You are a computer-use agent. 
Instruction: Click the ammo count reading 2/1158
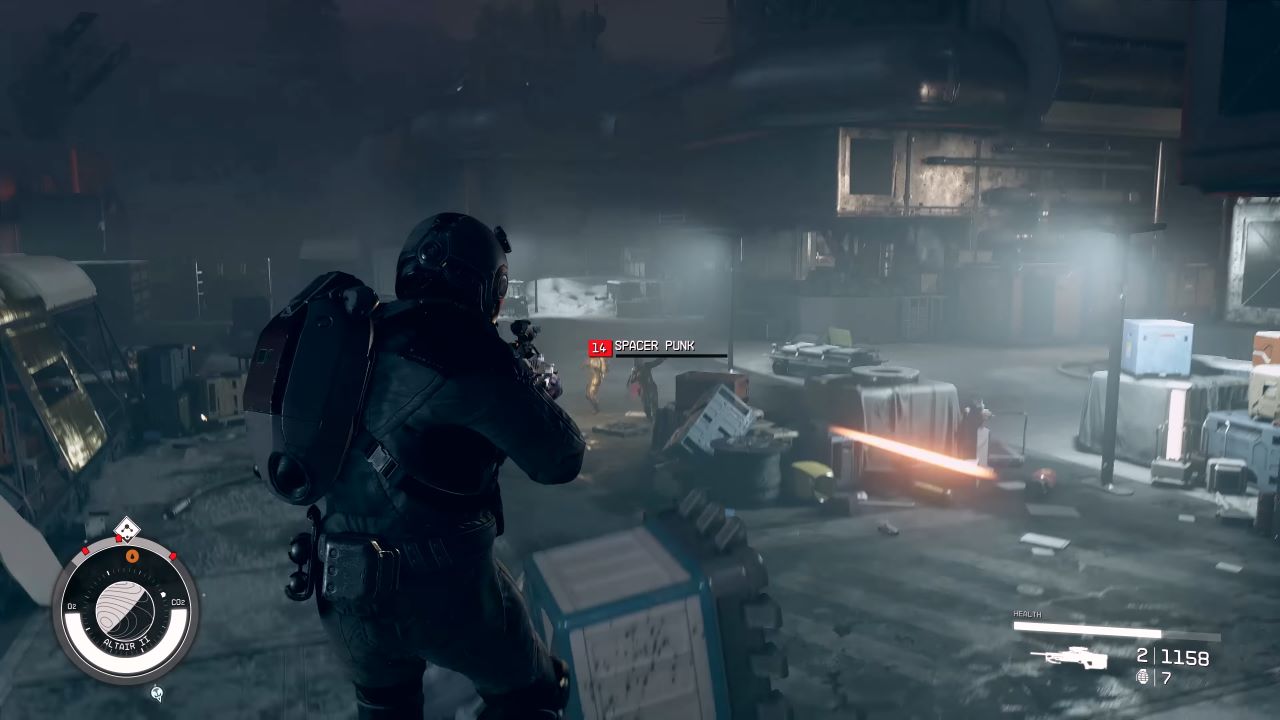click(x=1173, y=656)
